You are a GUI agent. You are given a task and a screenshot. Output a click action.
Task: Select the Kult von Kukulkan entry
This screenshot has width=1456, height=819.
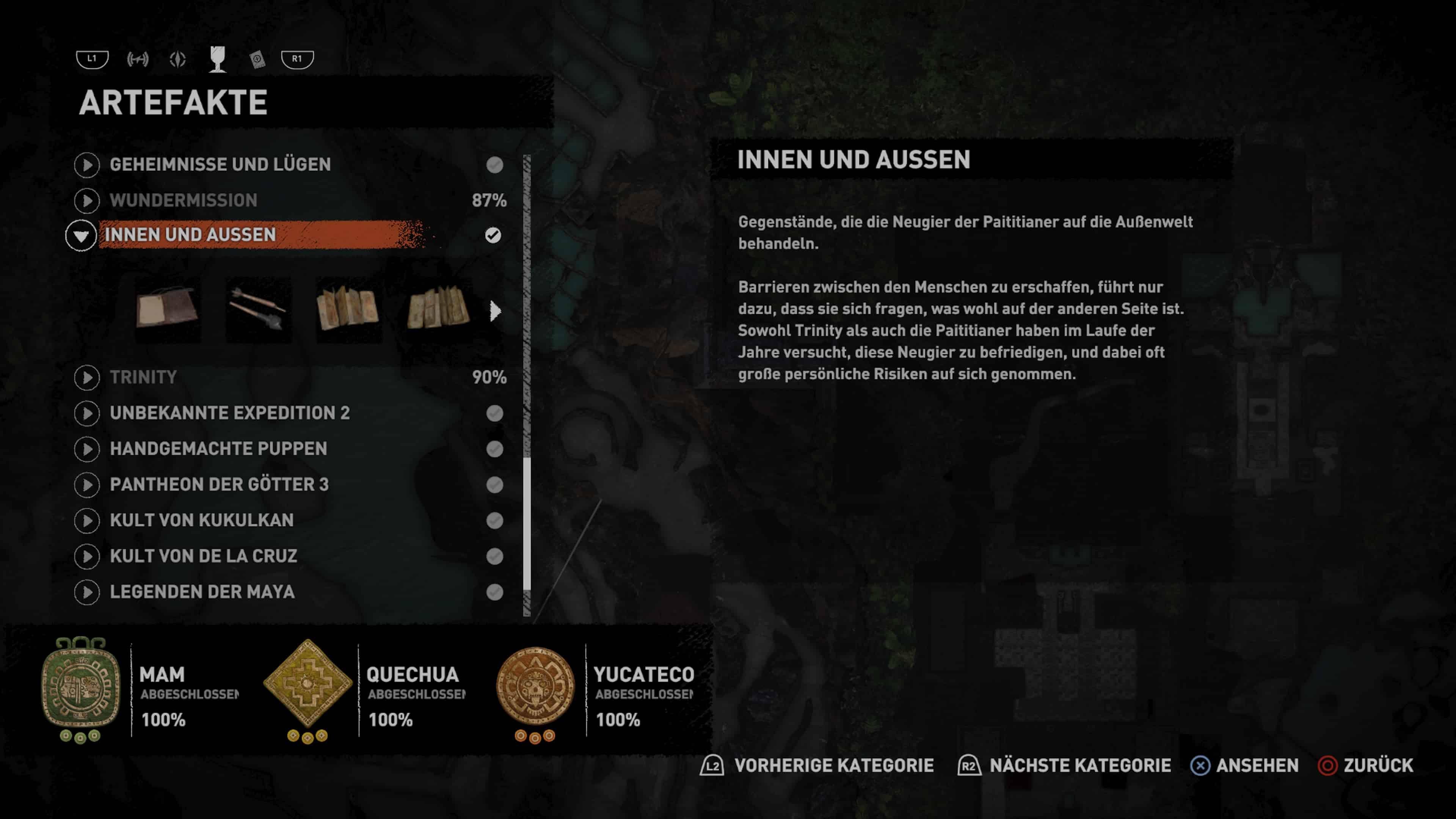pyautogui.click(x=201, y=520)
